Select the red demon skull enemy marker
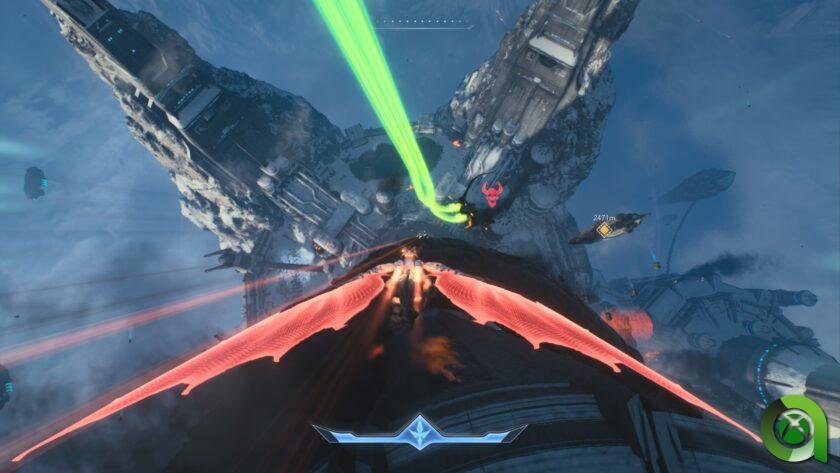 491,194
